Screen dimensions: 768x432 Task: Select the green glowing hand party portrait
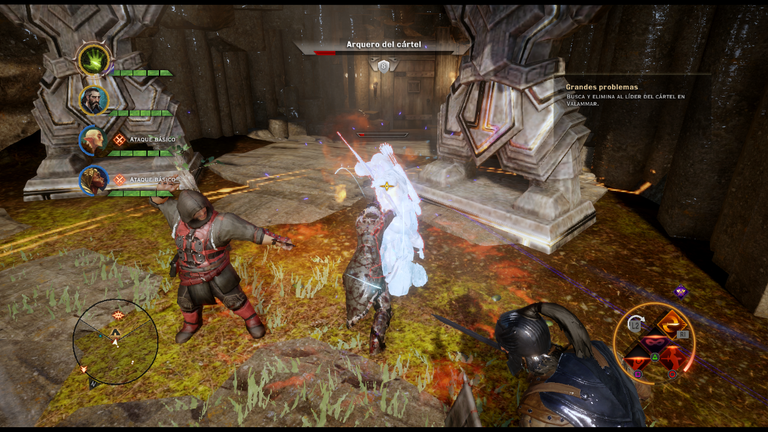(94, 59)
